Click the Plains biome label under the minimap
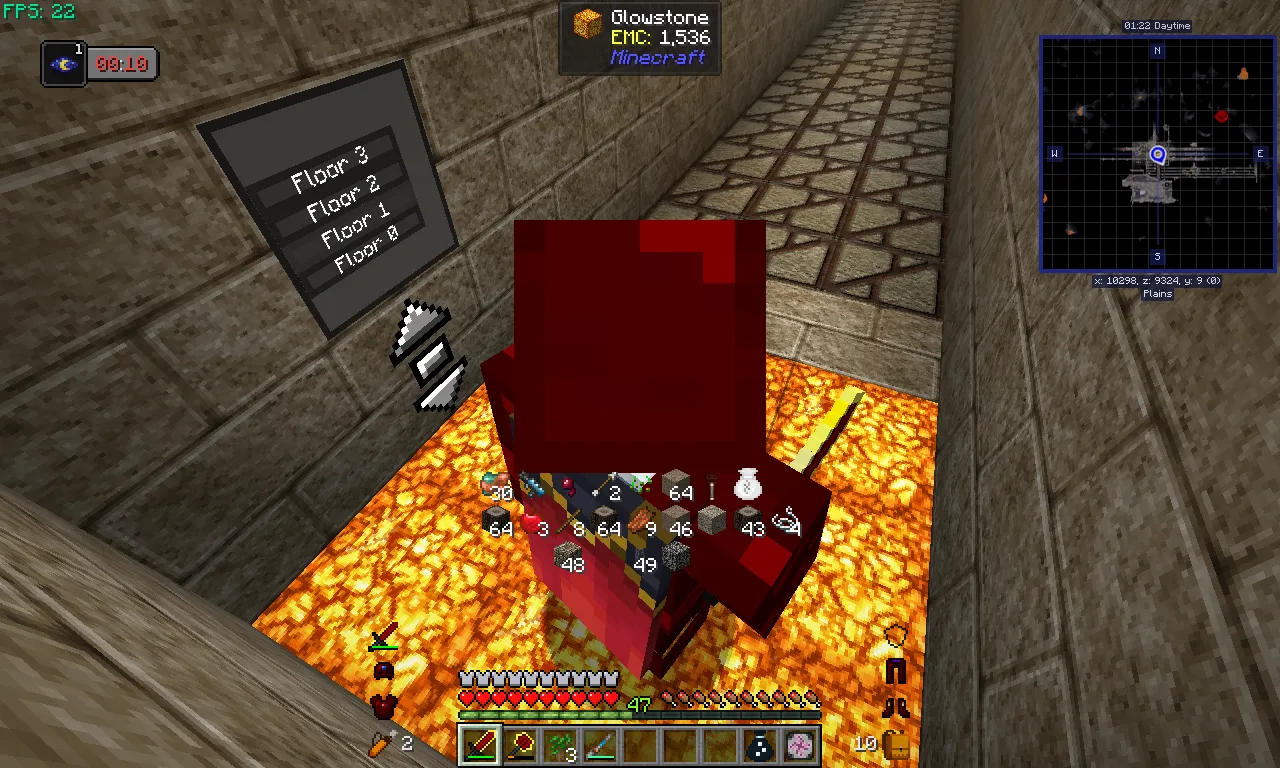 (x=1156, y=293)
